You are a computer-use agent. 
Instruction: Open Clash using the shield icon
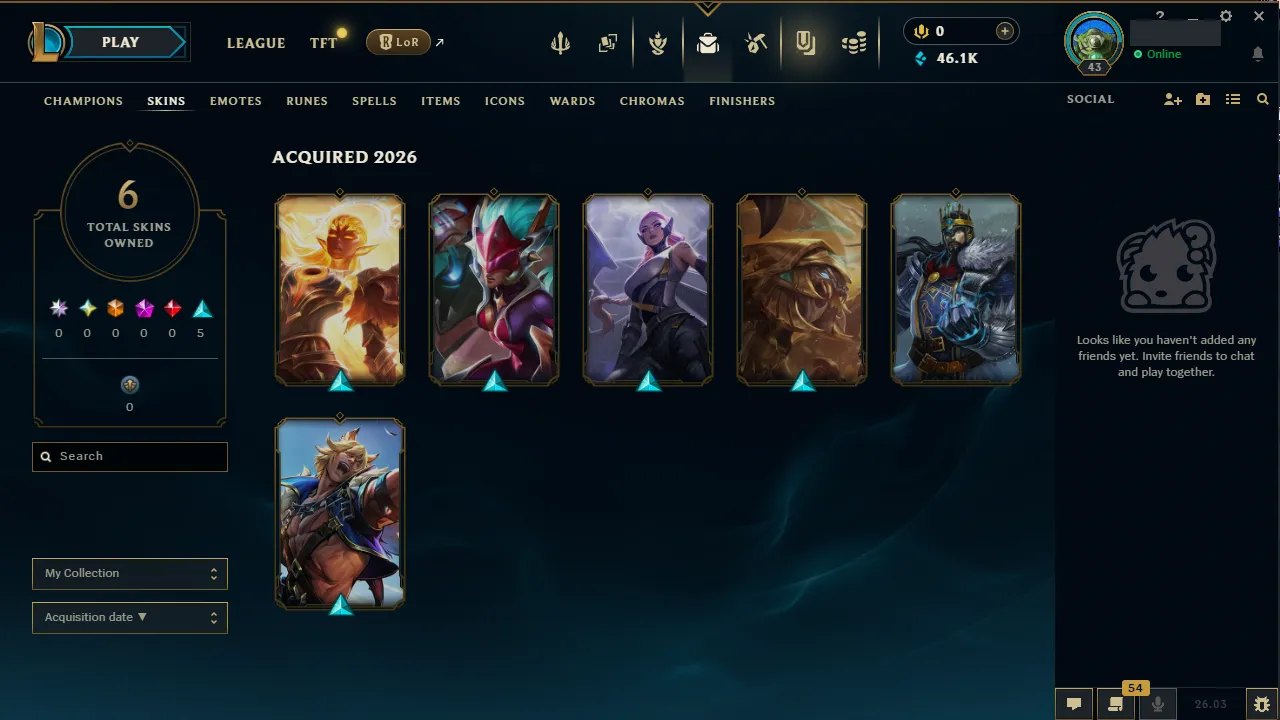tap(657, 42)
